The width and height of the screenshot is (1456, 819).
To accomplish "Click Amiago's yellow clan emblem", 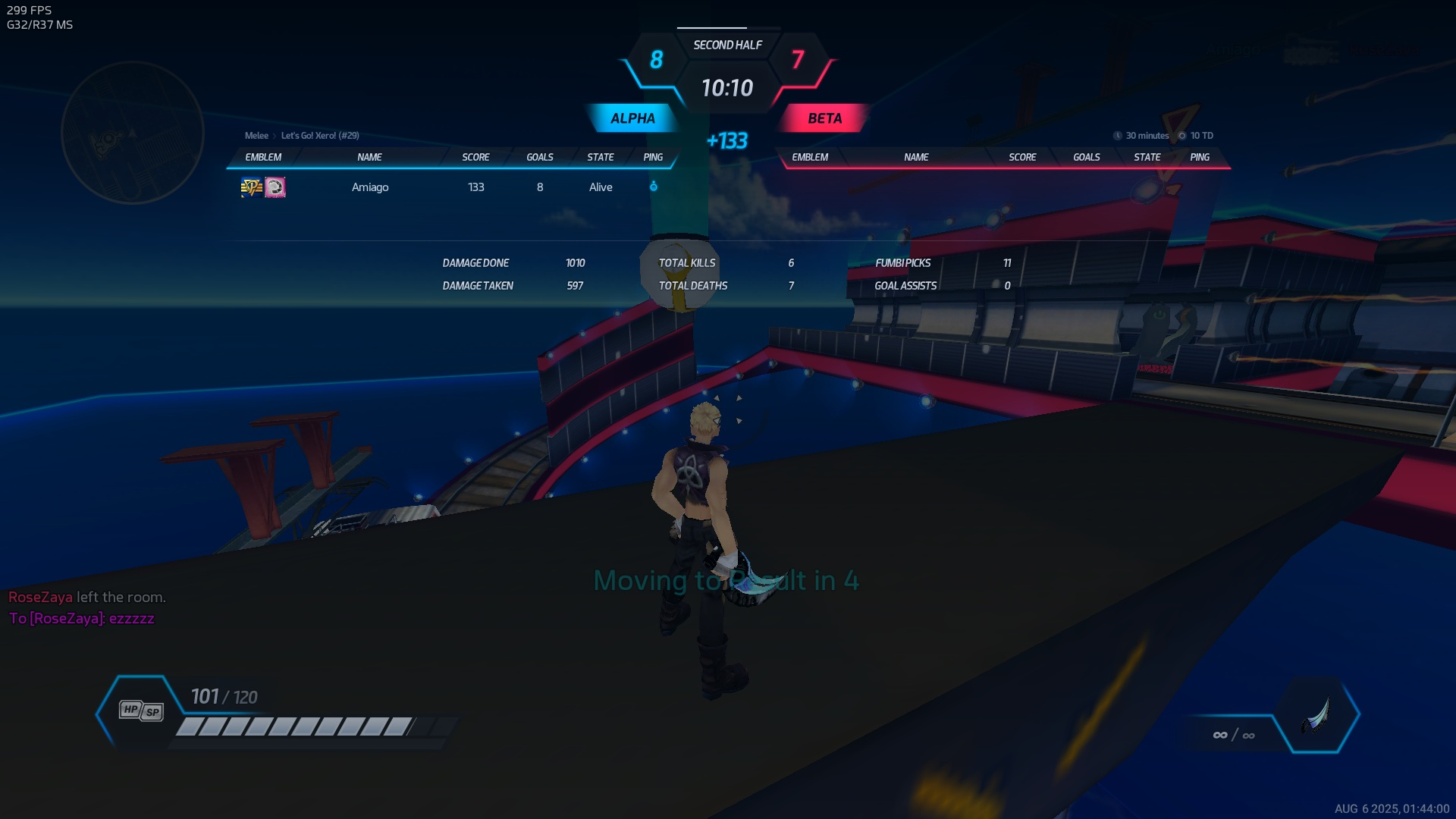I will [x=251, y=187].
